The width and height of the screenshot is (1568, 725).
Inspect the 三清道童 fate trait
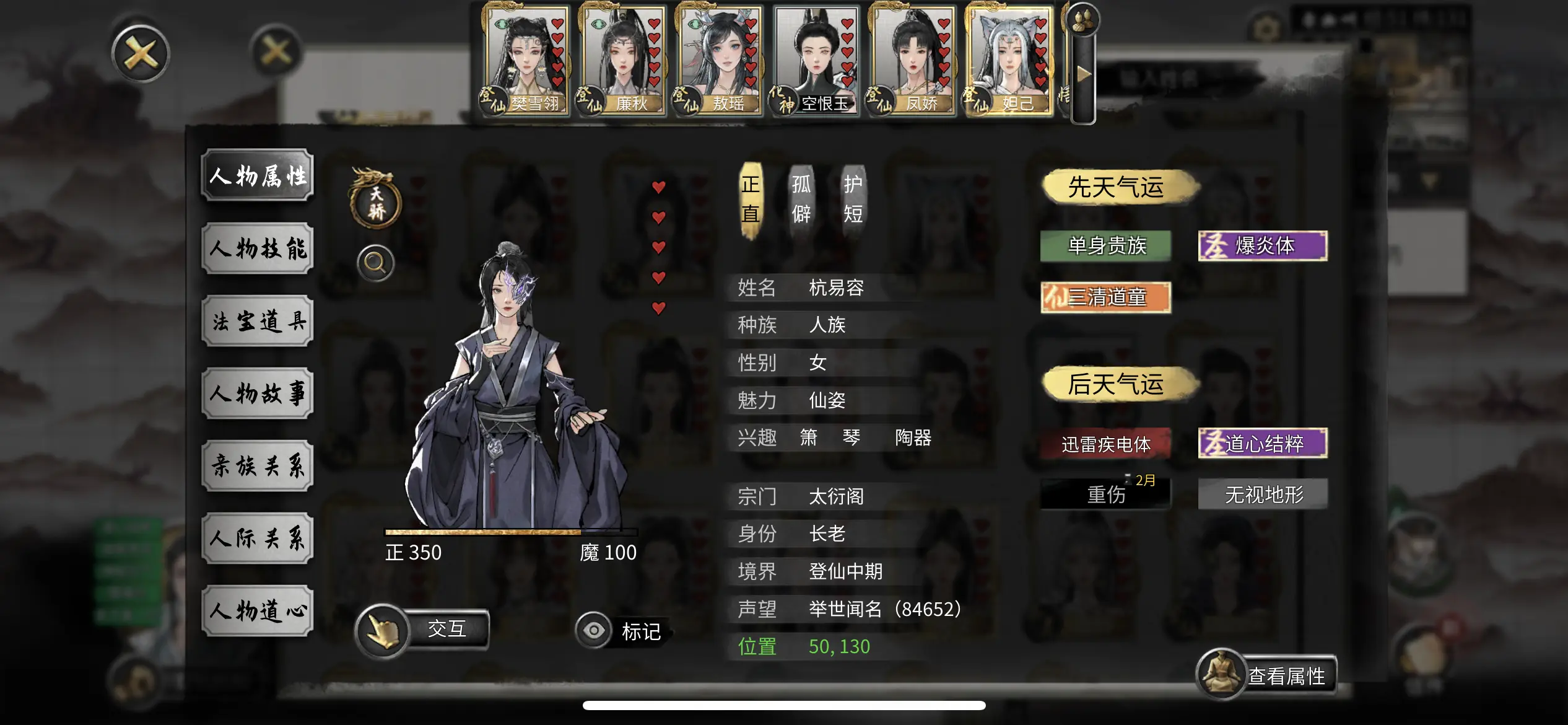tap(1105, 297)
